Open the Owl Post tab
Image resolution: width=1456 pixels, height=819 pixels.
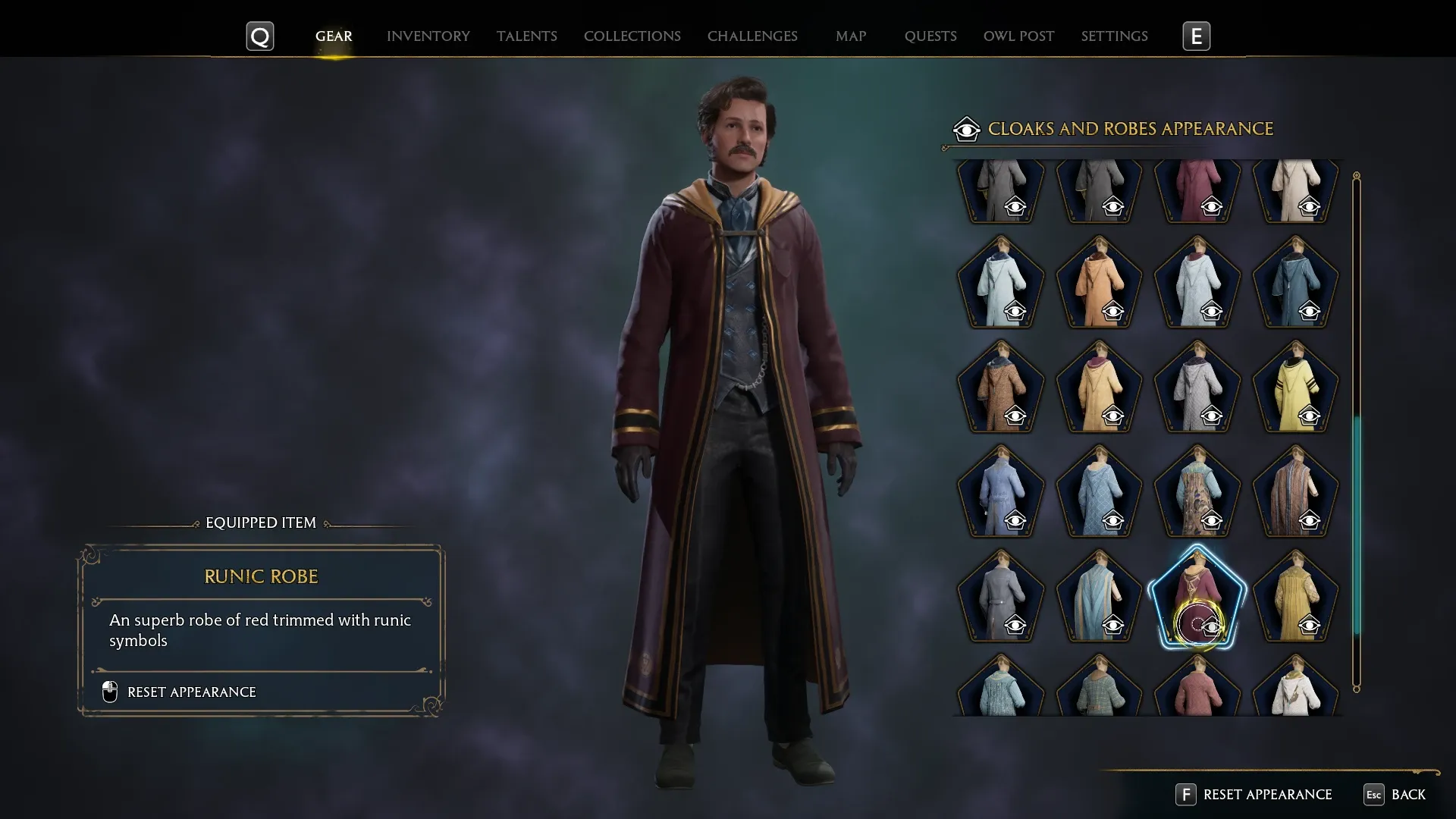[1018, 36]
